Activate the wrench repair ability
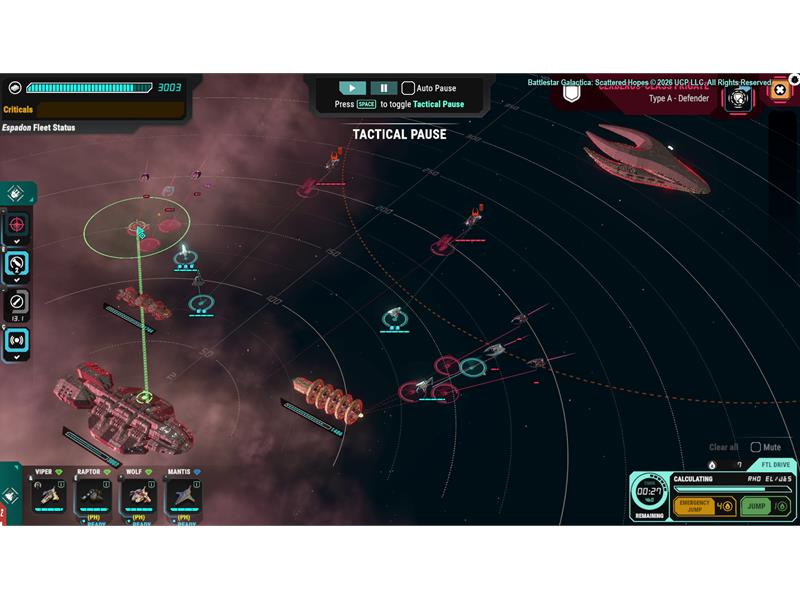 point(19,264)
